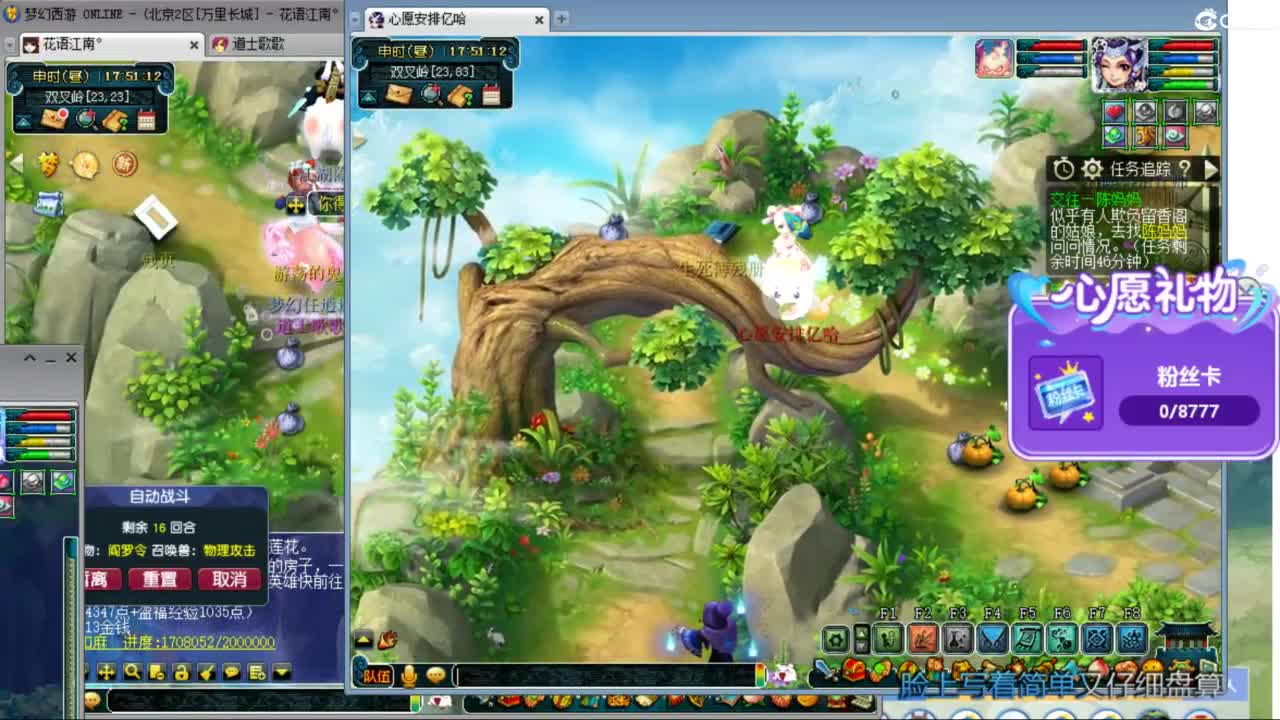Collapse the quest tracker using its arrow

[x=1210, y=169]
